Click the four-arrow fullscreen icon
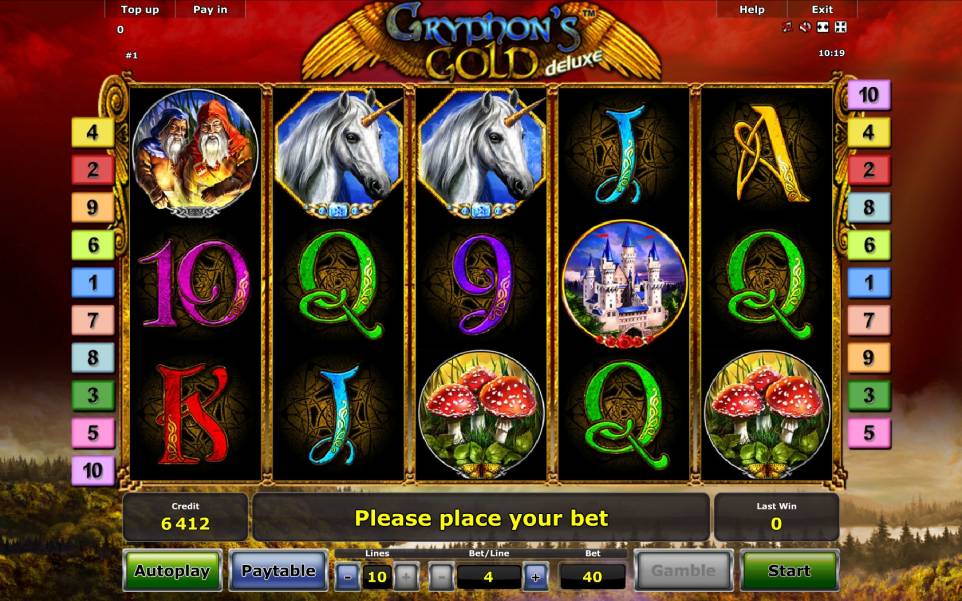962x601 pixels. [840, 27]
